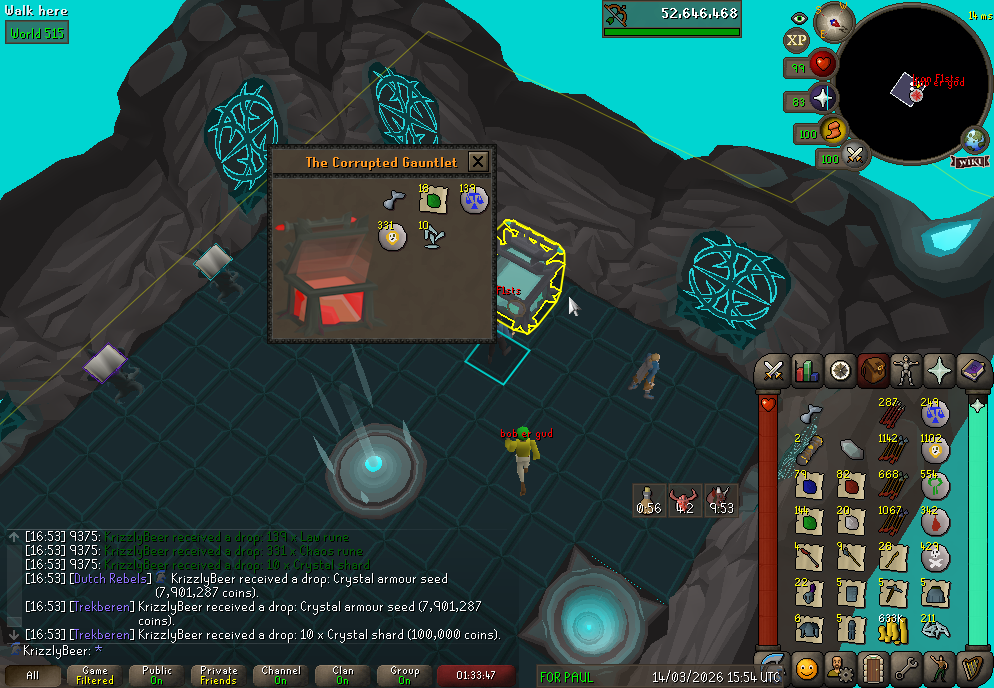The width and height of the screenshot is (994, 688).
Task: Select the Law rune stack in inventory
Action: pyautogui.click(x=935, y=414)
